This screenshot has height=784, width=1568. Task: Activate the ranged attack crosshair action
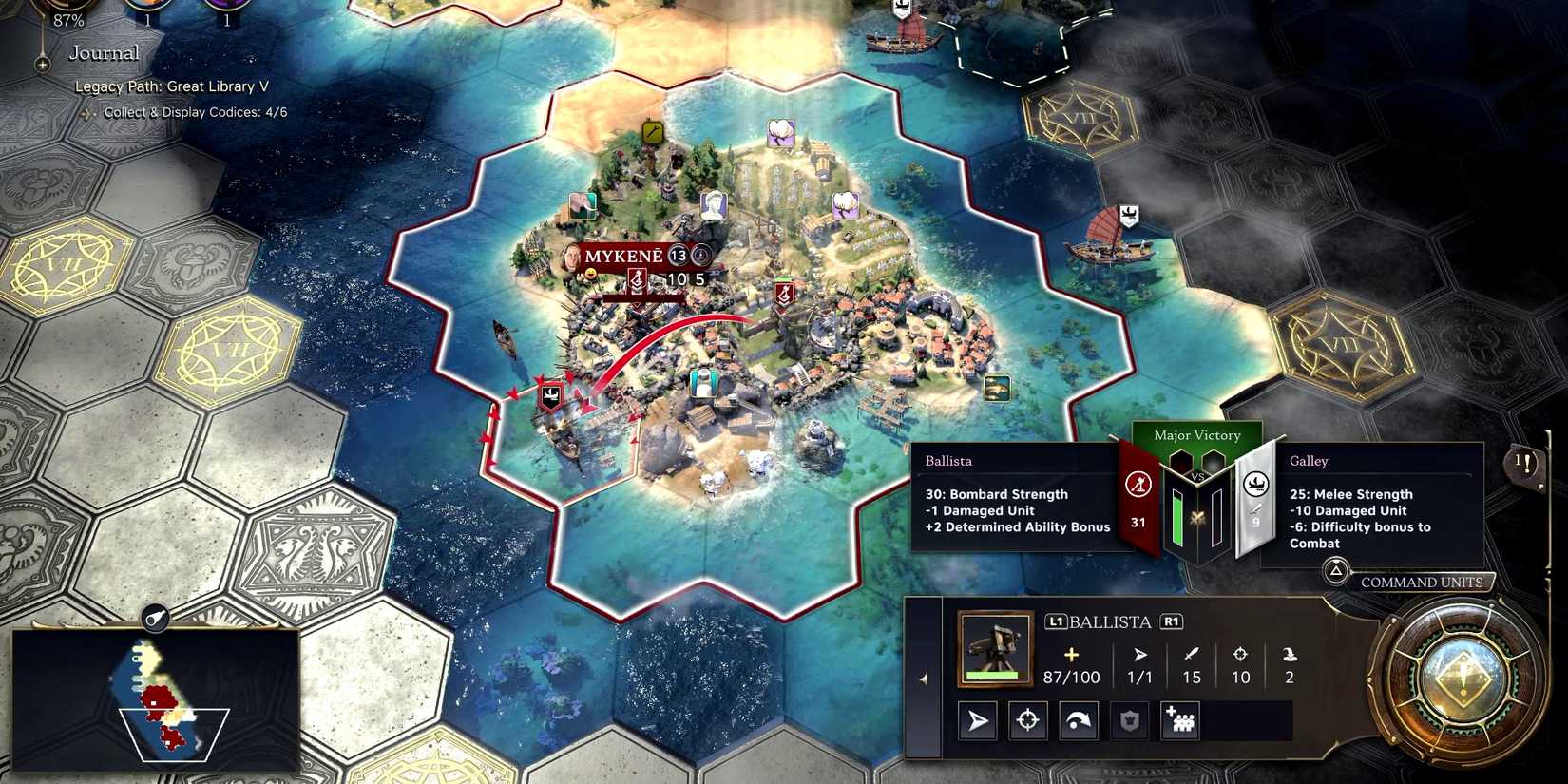[x=1027, y=721]
